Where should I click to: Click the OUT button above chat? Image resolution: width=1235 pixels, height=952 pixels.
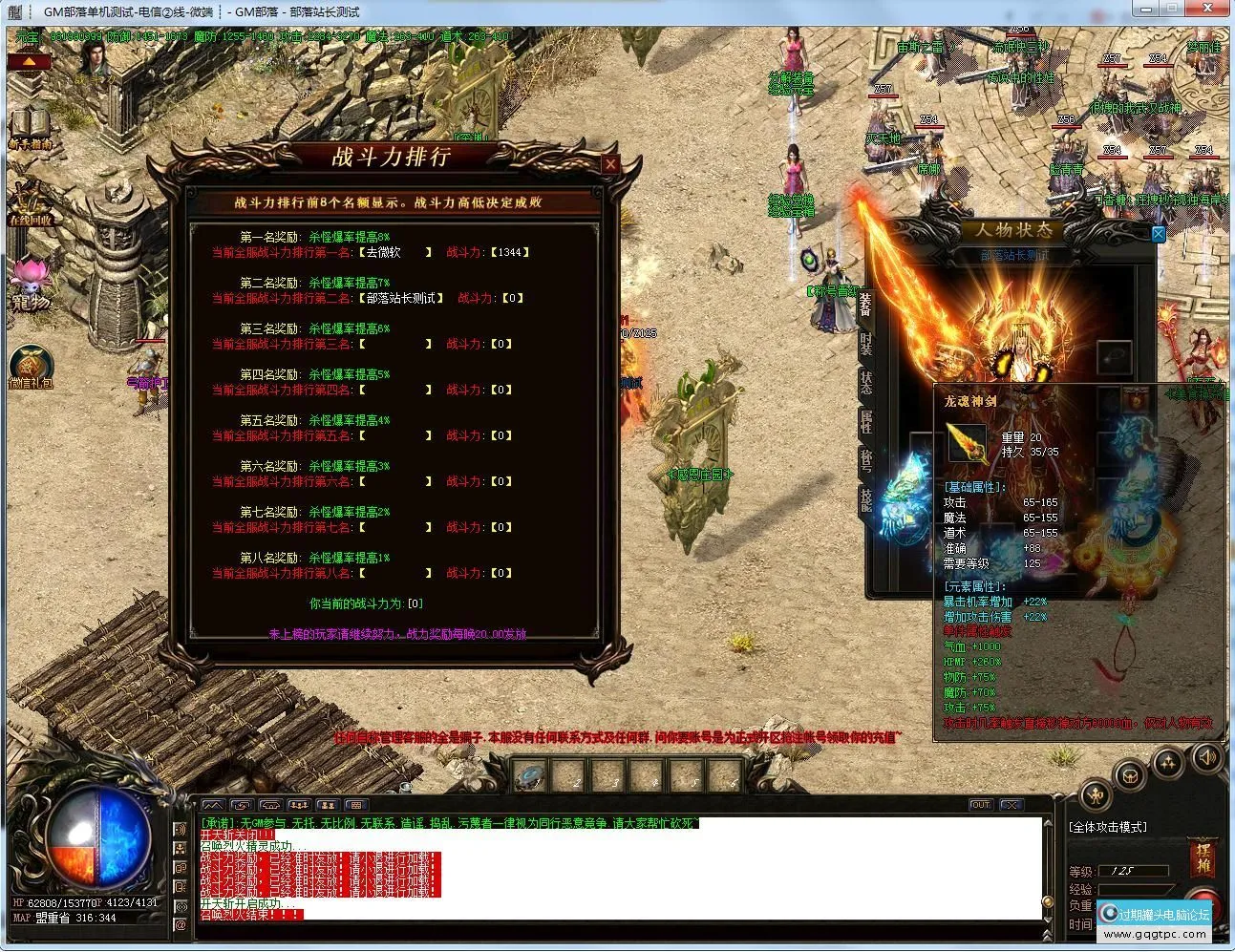(x=980, y=805)
